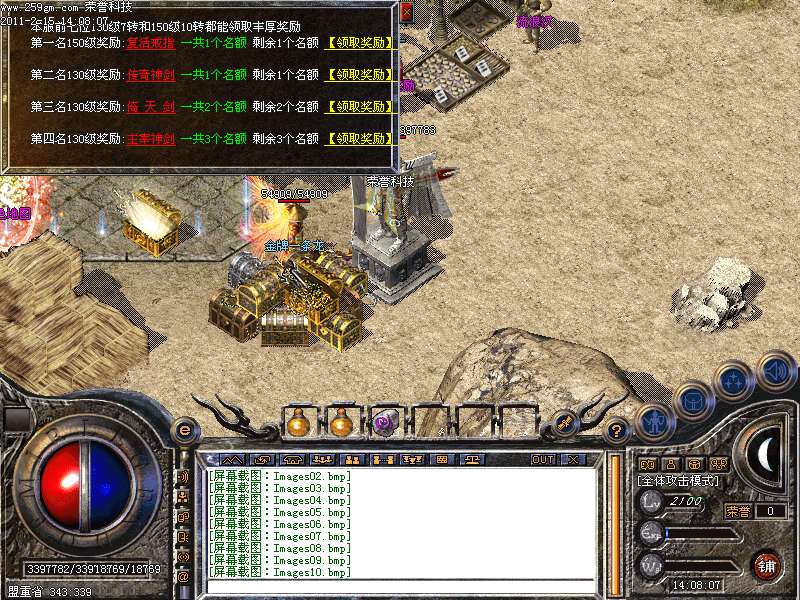Click the @ chat channel button
This screenshot has width=800, height=600.
point(183,577)
